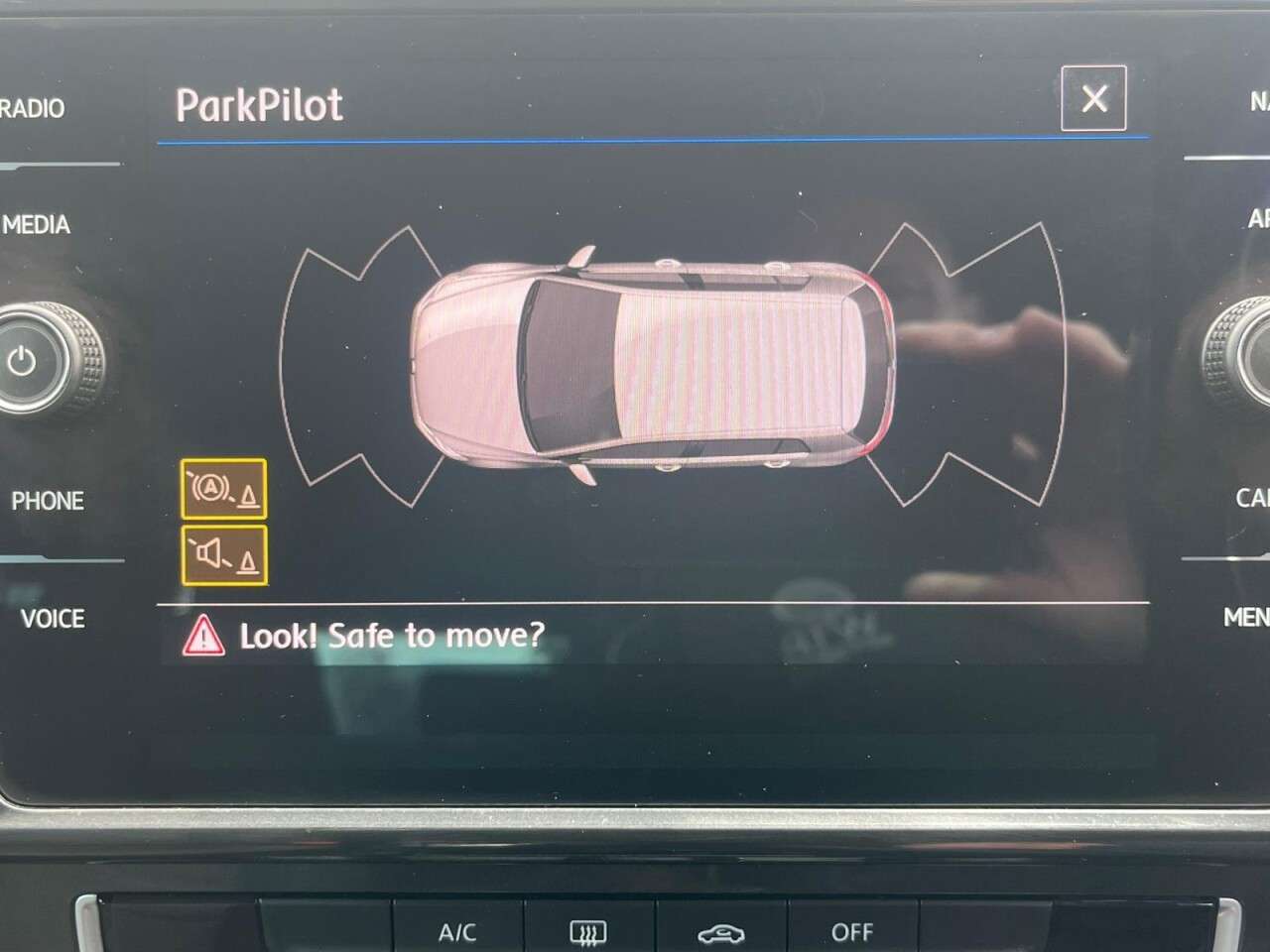The width and height of the screenshot is (1270, 952).
Task: Open the RADIO menu
Action: tap(32, 109)
